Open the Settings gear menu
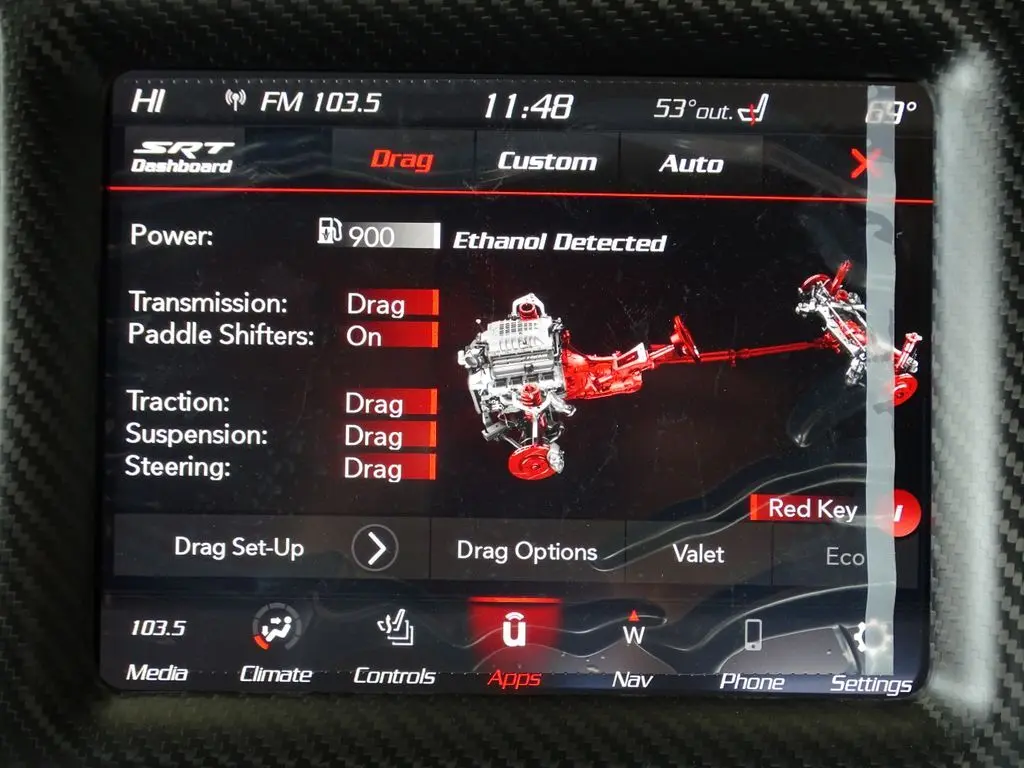 [870, 659]
